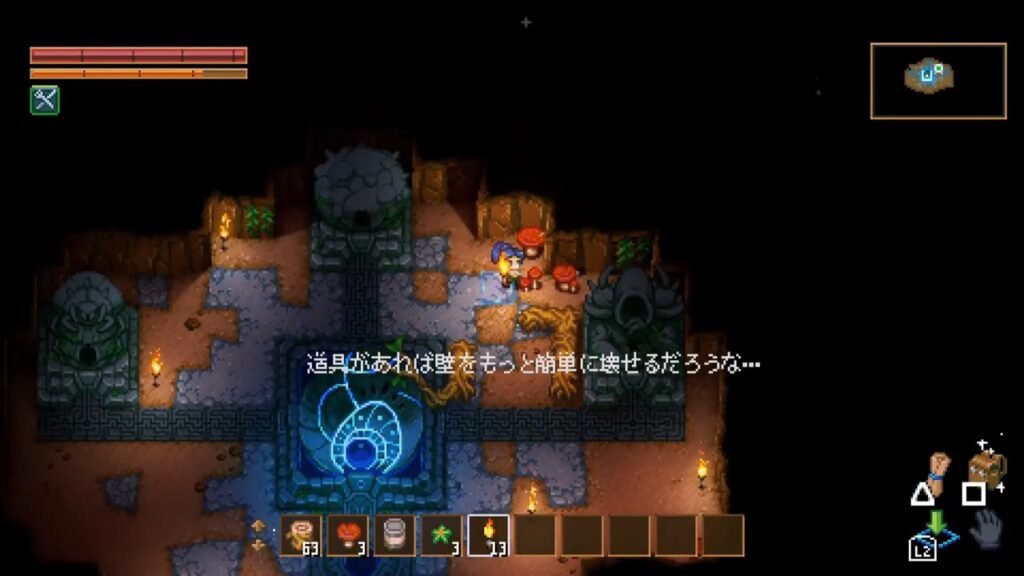Pick the green star plant slot
Image resolution: width=1024 pixels, height=576 pixels.
[441, 535]
